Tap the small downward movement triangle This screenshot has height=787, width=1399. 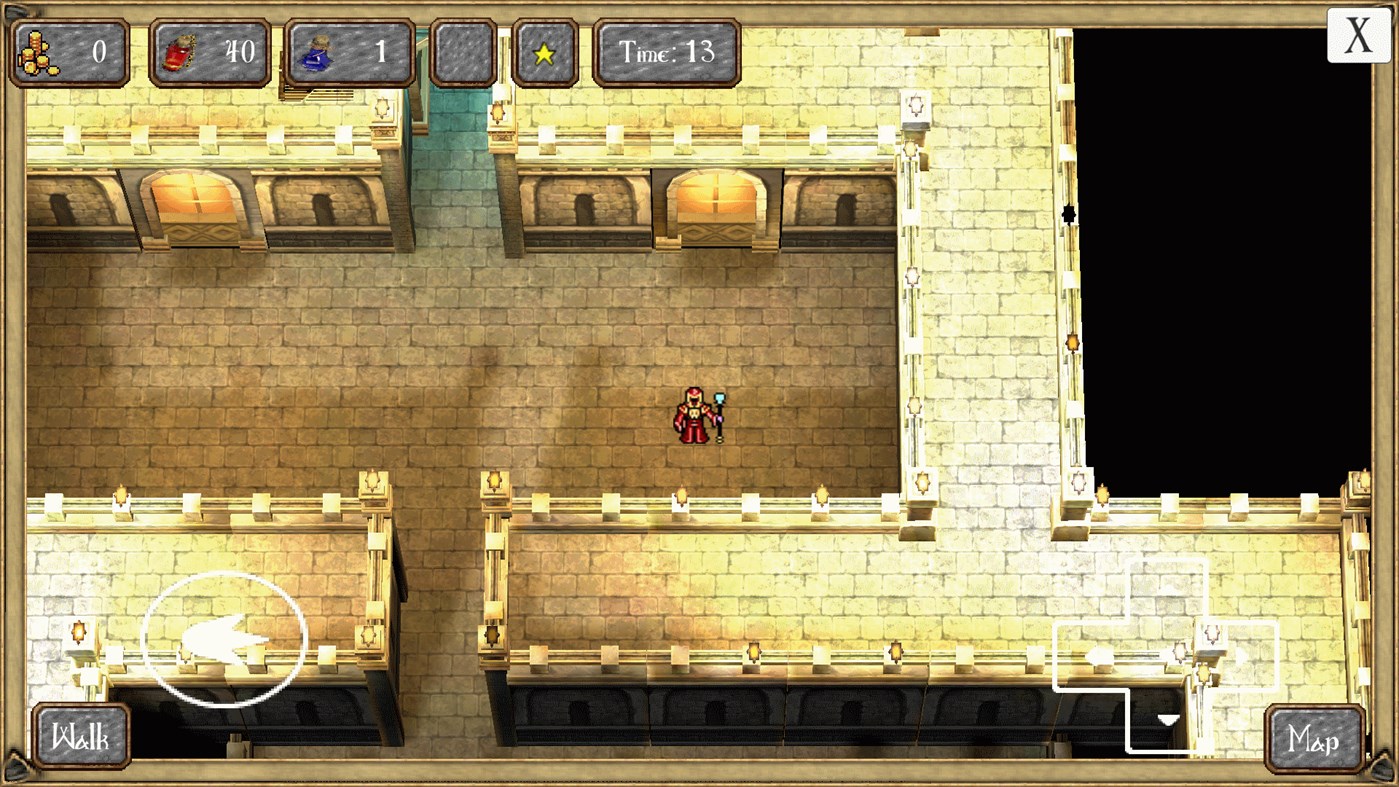(x=1166, y=717)
